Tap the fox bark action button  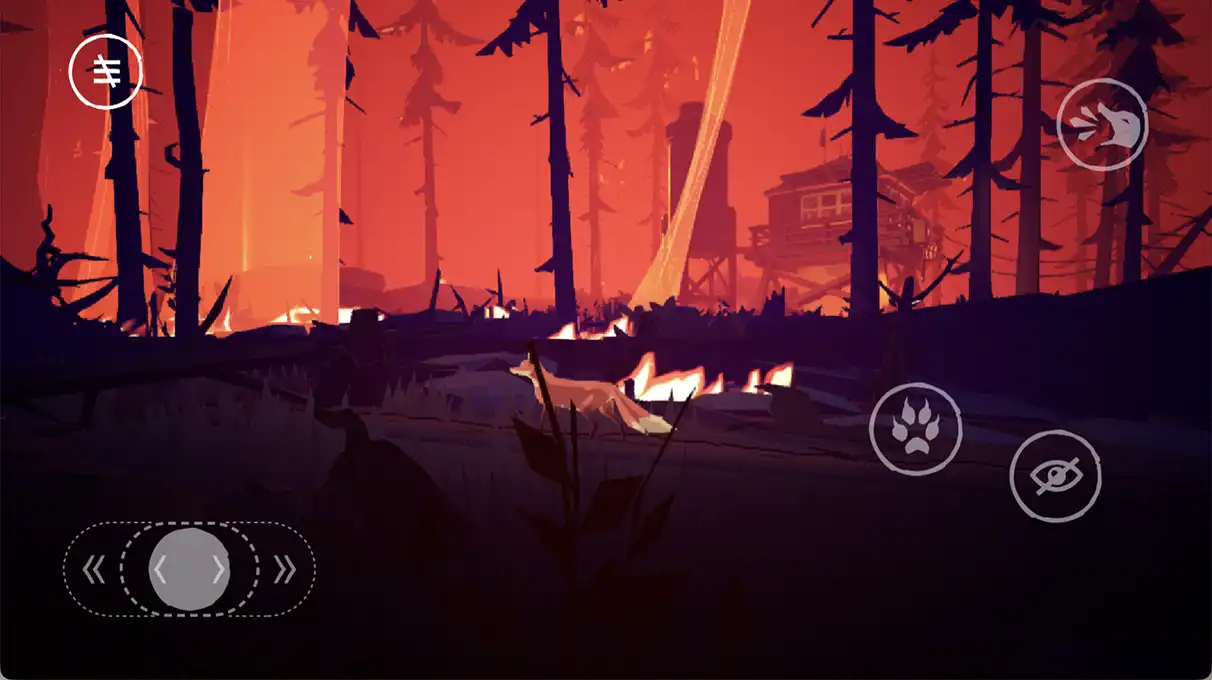pos(1102,125)
